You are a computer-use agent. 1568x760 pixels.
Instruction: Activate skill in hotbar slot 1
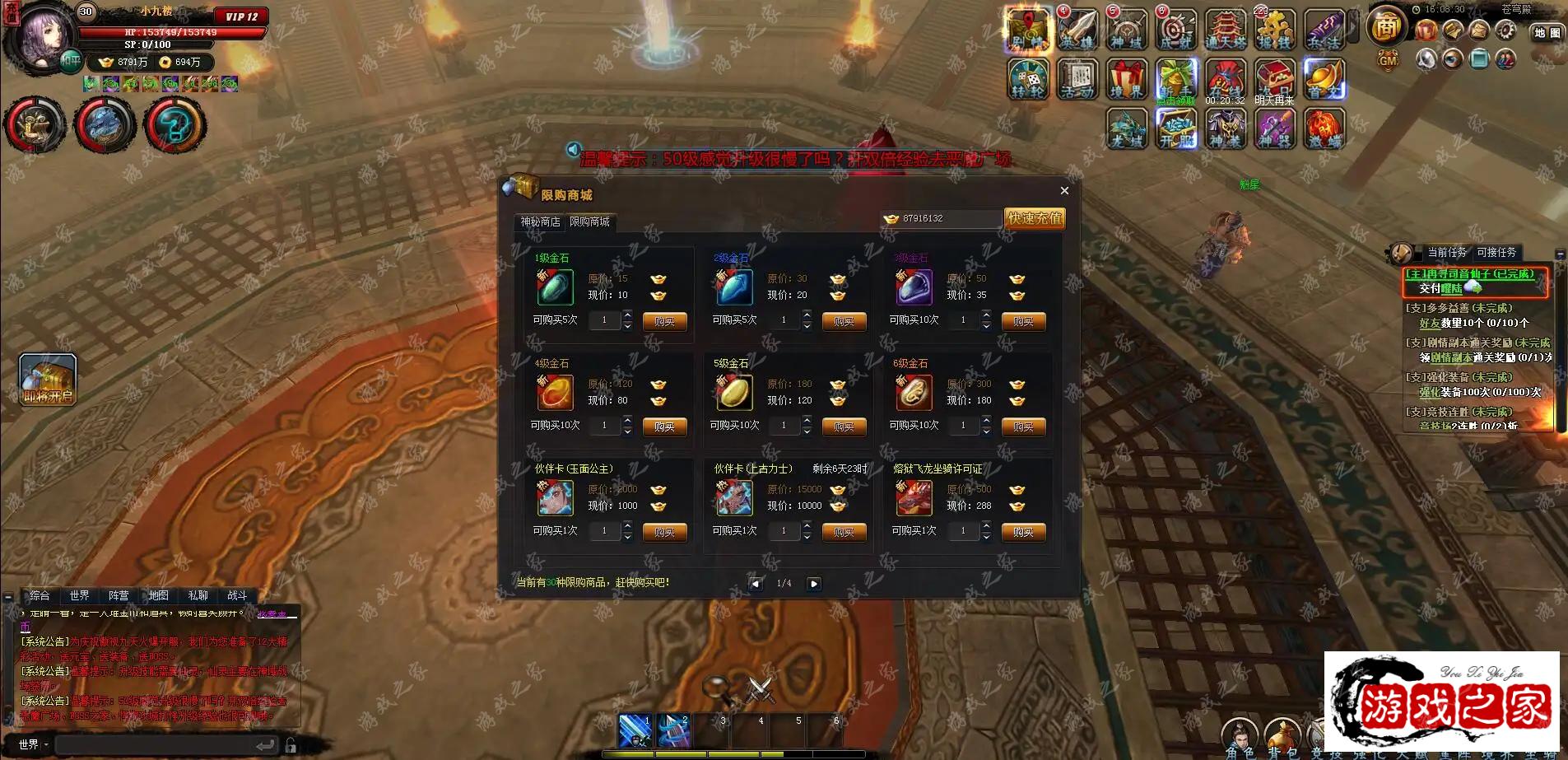pyautogui.click(x=635, y=730)
